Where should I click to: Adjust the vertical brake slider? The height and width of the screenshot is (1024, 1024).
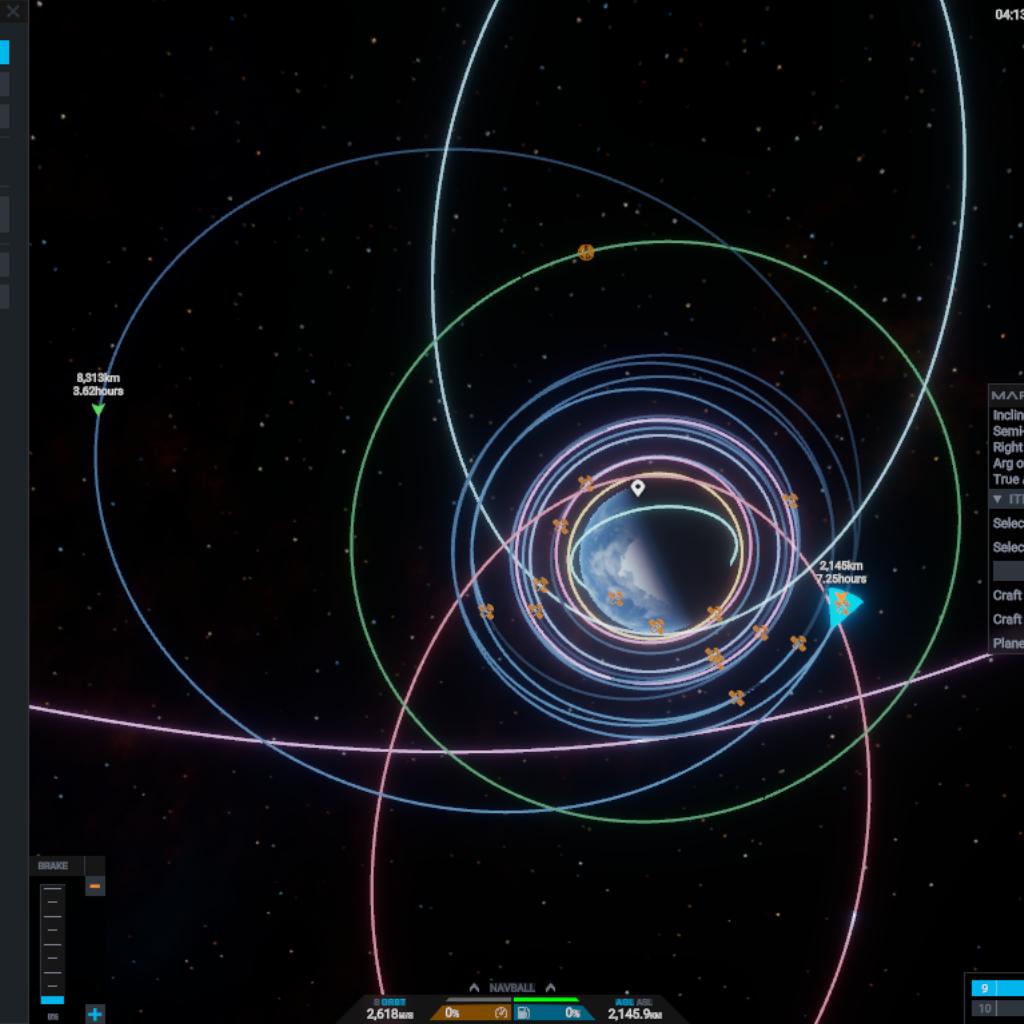point(52,942)
